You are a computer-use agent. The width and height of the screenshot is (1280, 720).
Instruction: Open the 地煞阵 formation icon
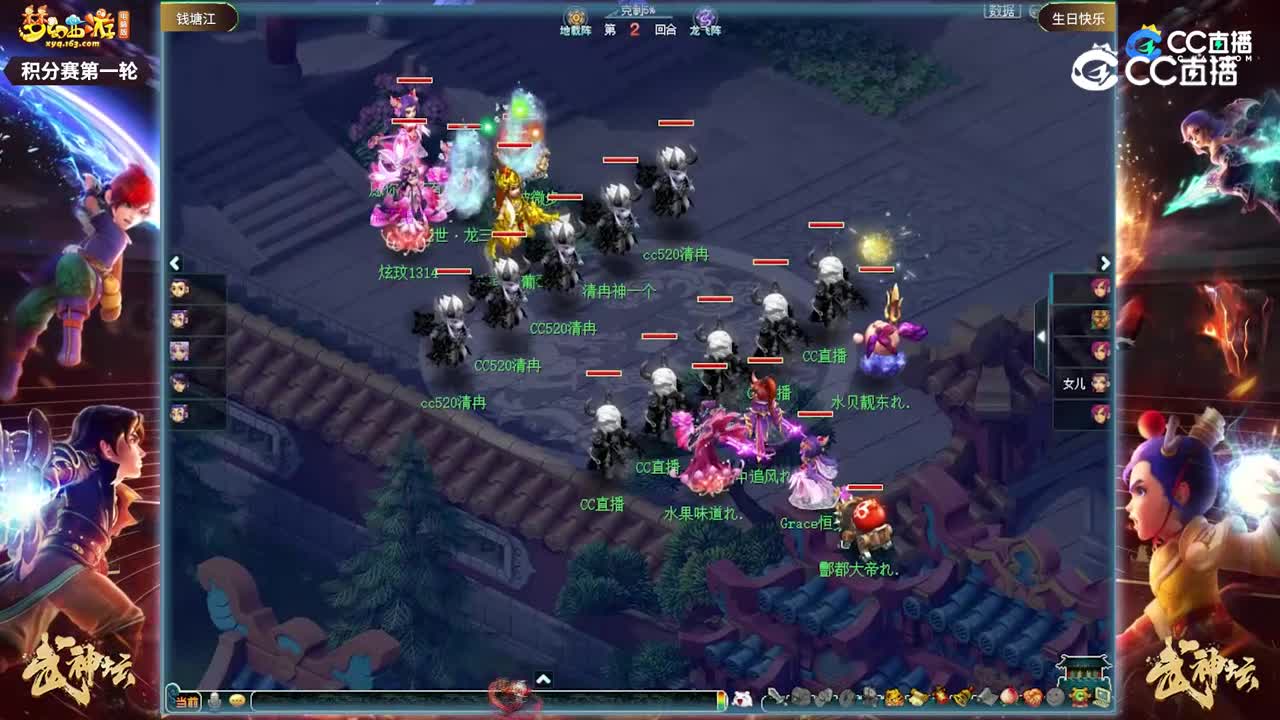(x=575, y=17)
